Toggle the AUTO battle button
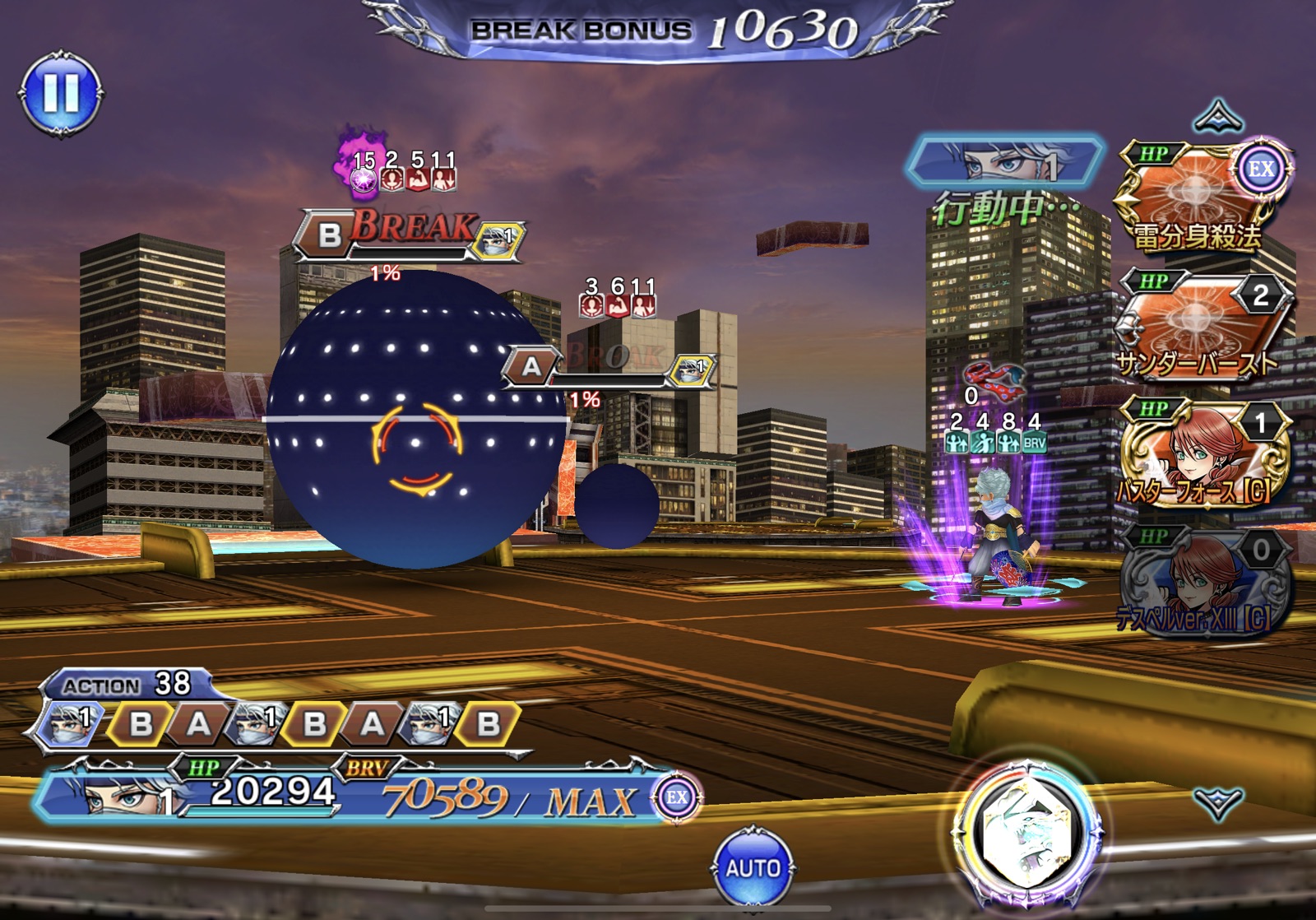Viewport: 1316px width, 920px height. pos(753,867)
